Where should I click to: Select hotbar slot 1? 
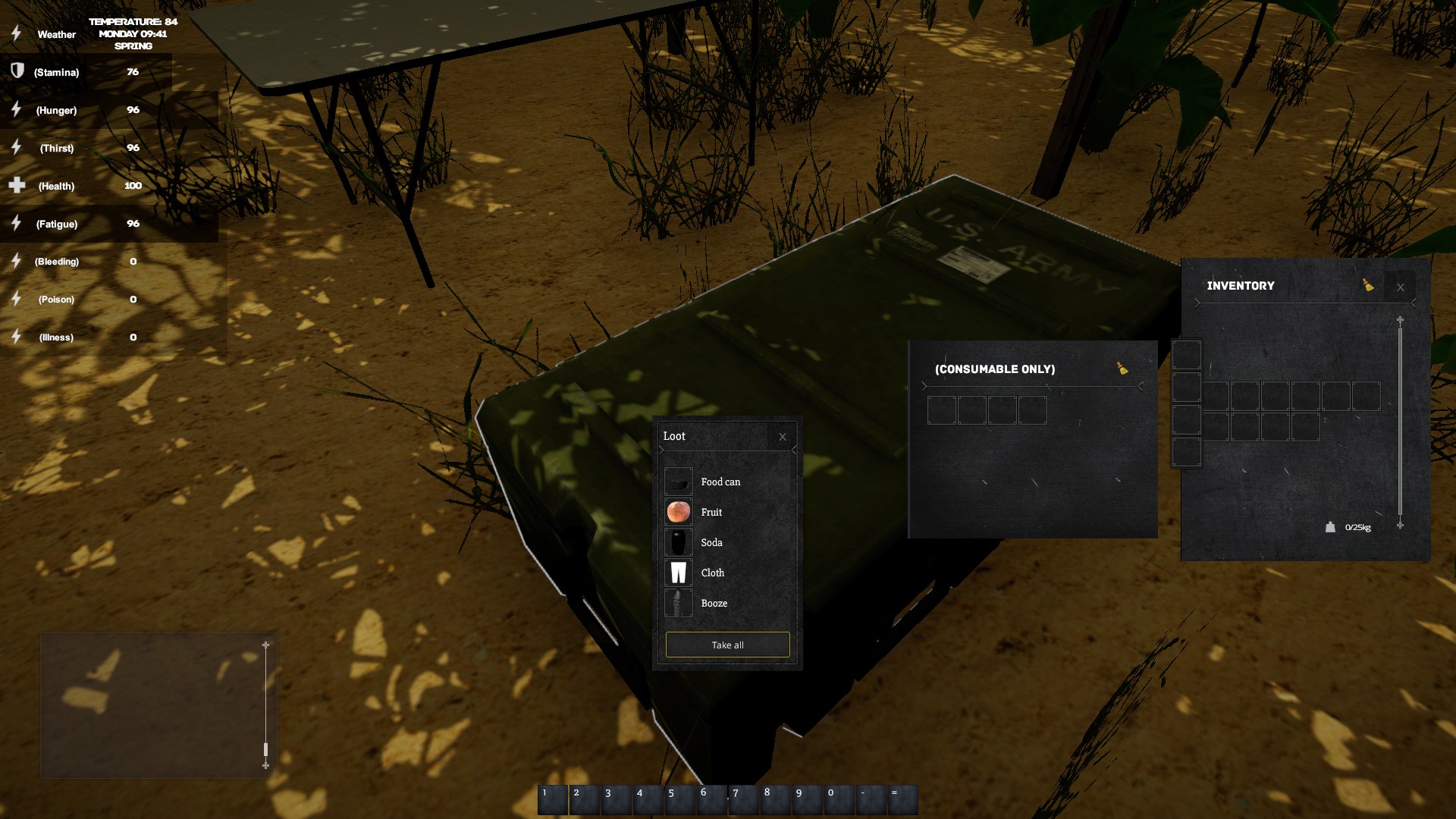point(553,800)
